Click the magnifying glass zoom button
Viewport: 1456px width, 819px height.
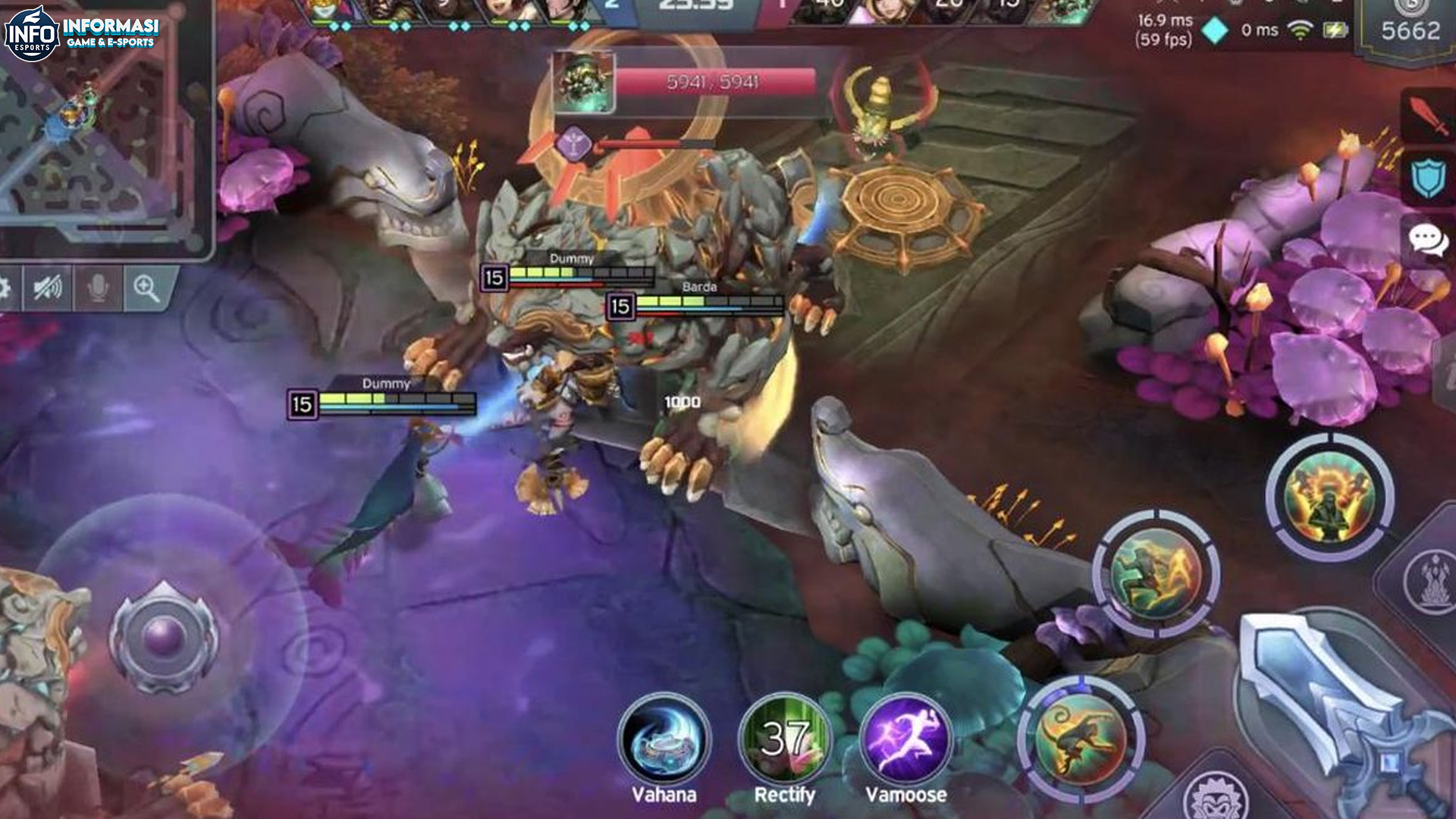[146, 288]
